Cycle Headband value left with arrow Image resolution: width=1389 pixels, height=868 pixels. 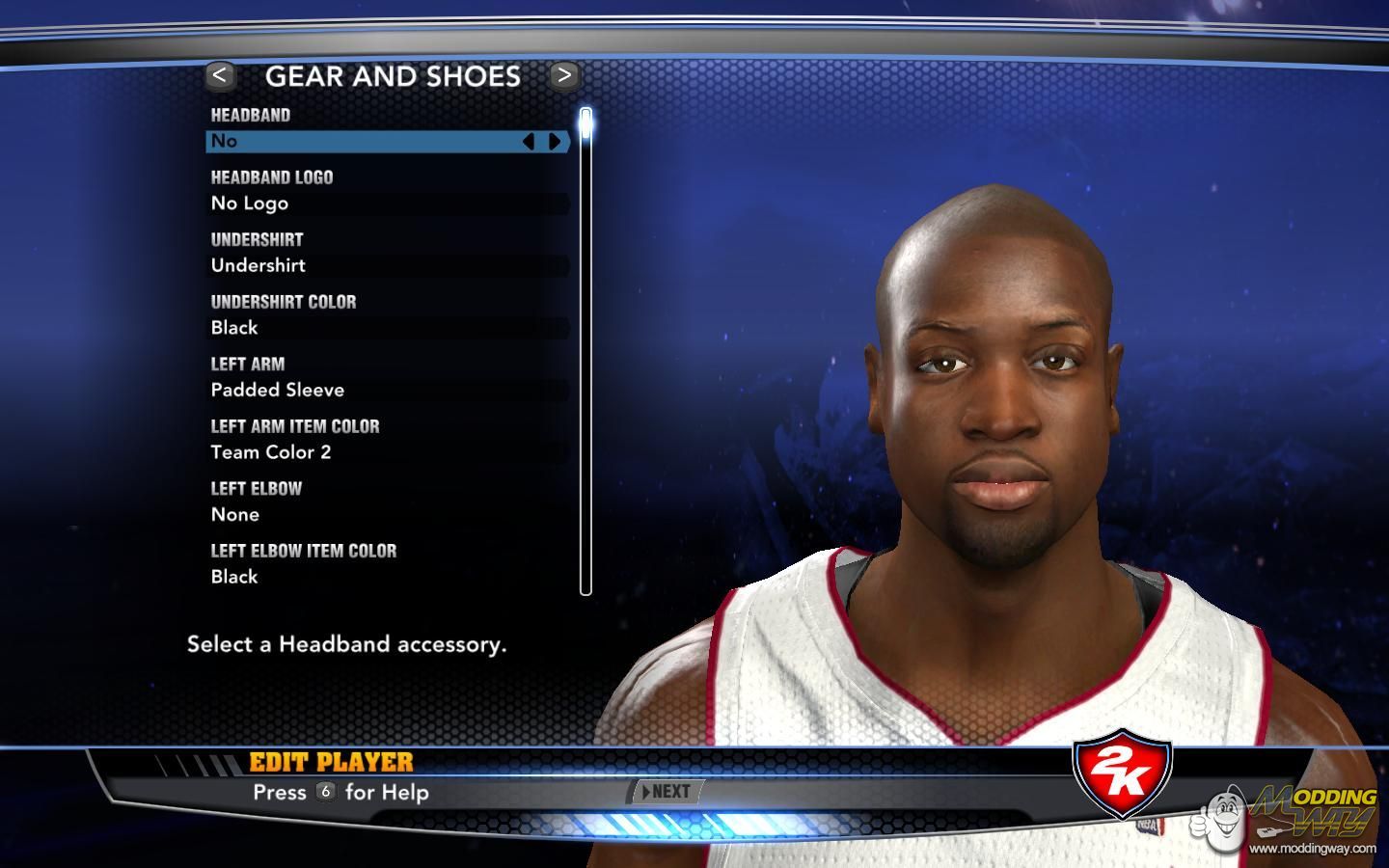529,142
